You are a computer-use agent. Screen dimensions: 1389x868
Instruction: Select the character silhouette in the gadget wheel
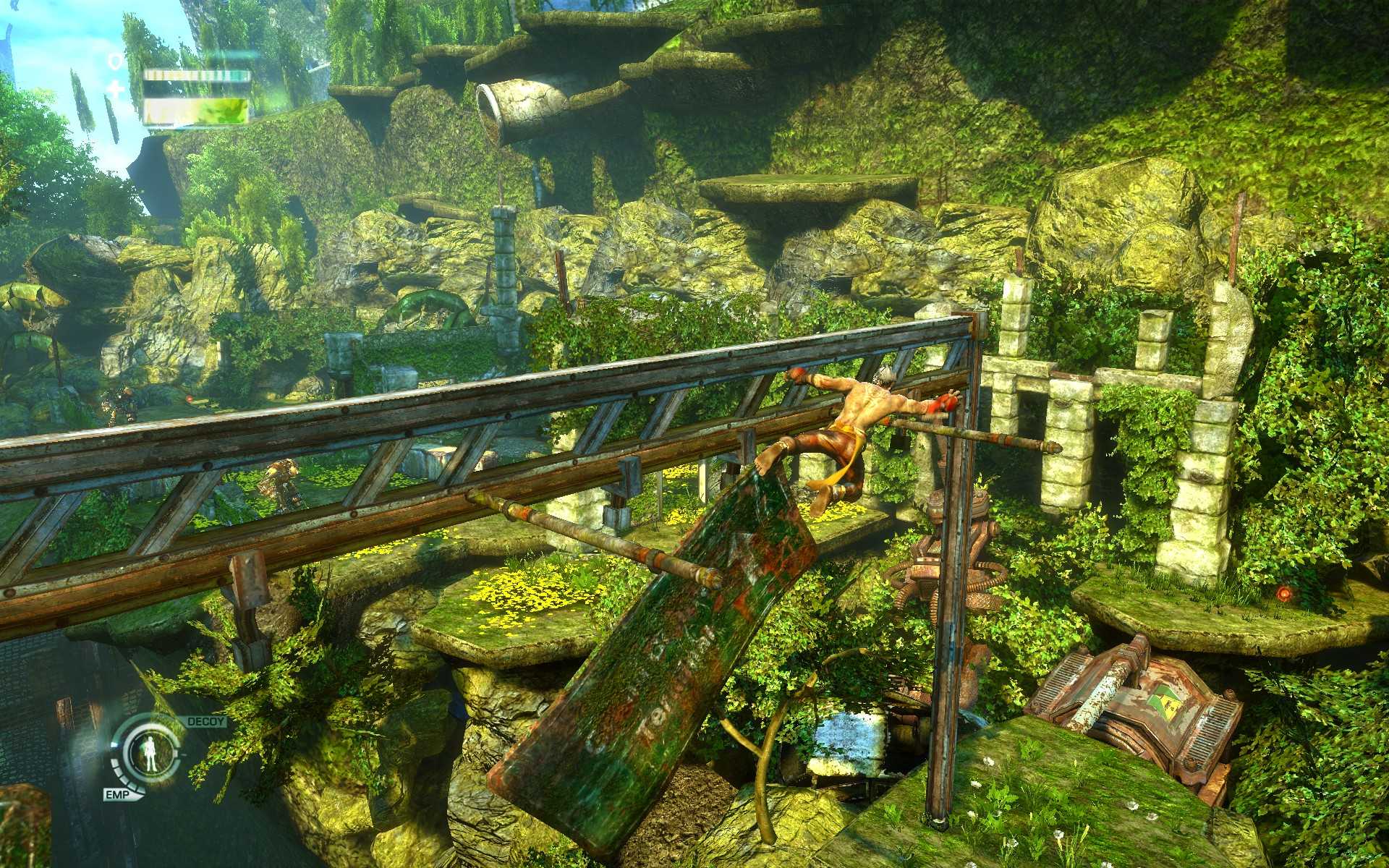[150, 754]
